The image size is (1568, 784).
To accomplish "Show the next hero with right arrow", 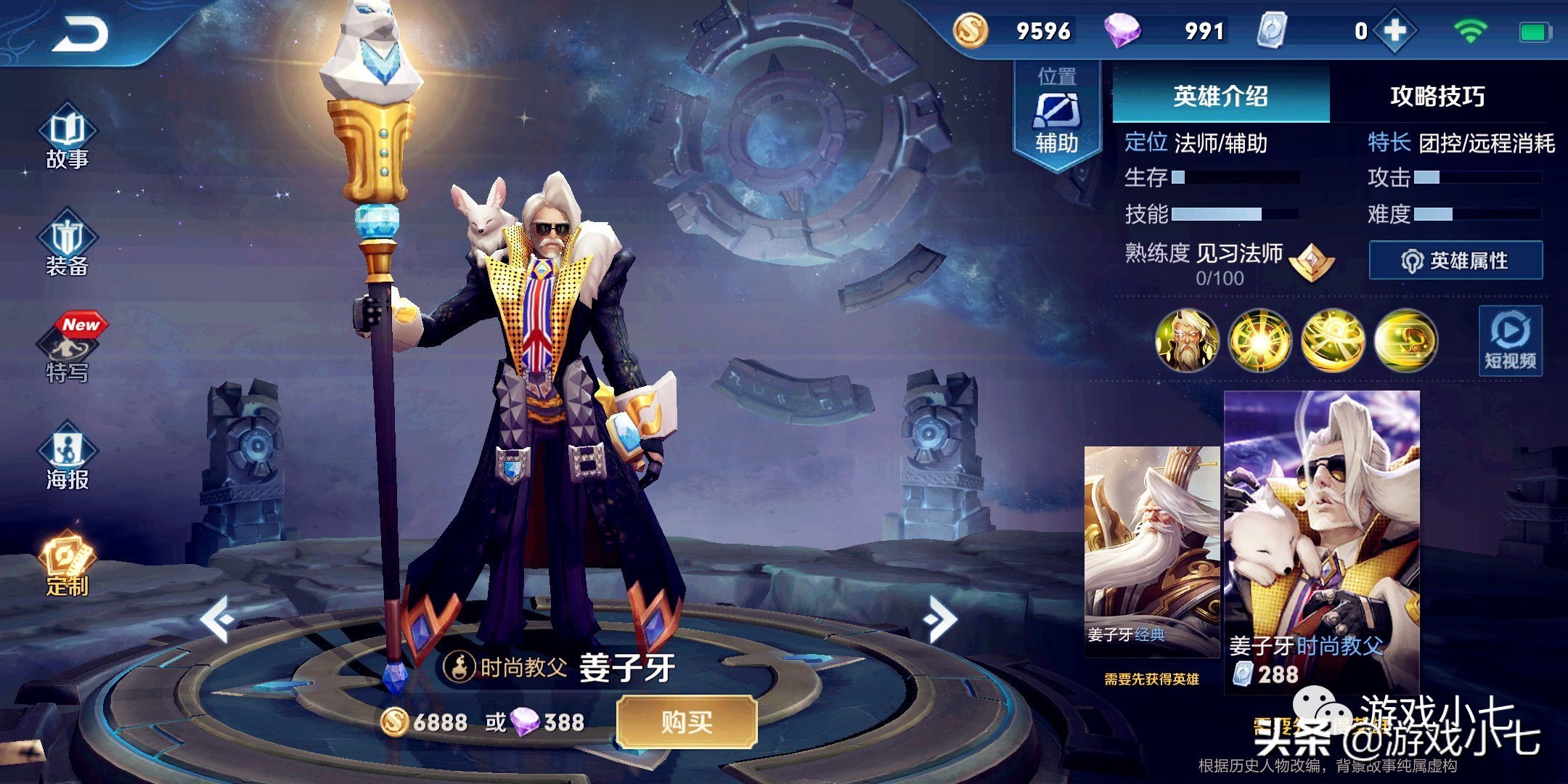I will 941,619.
